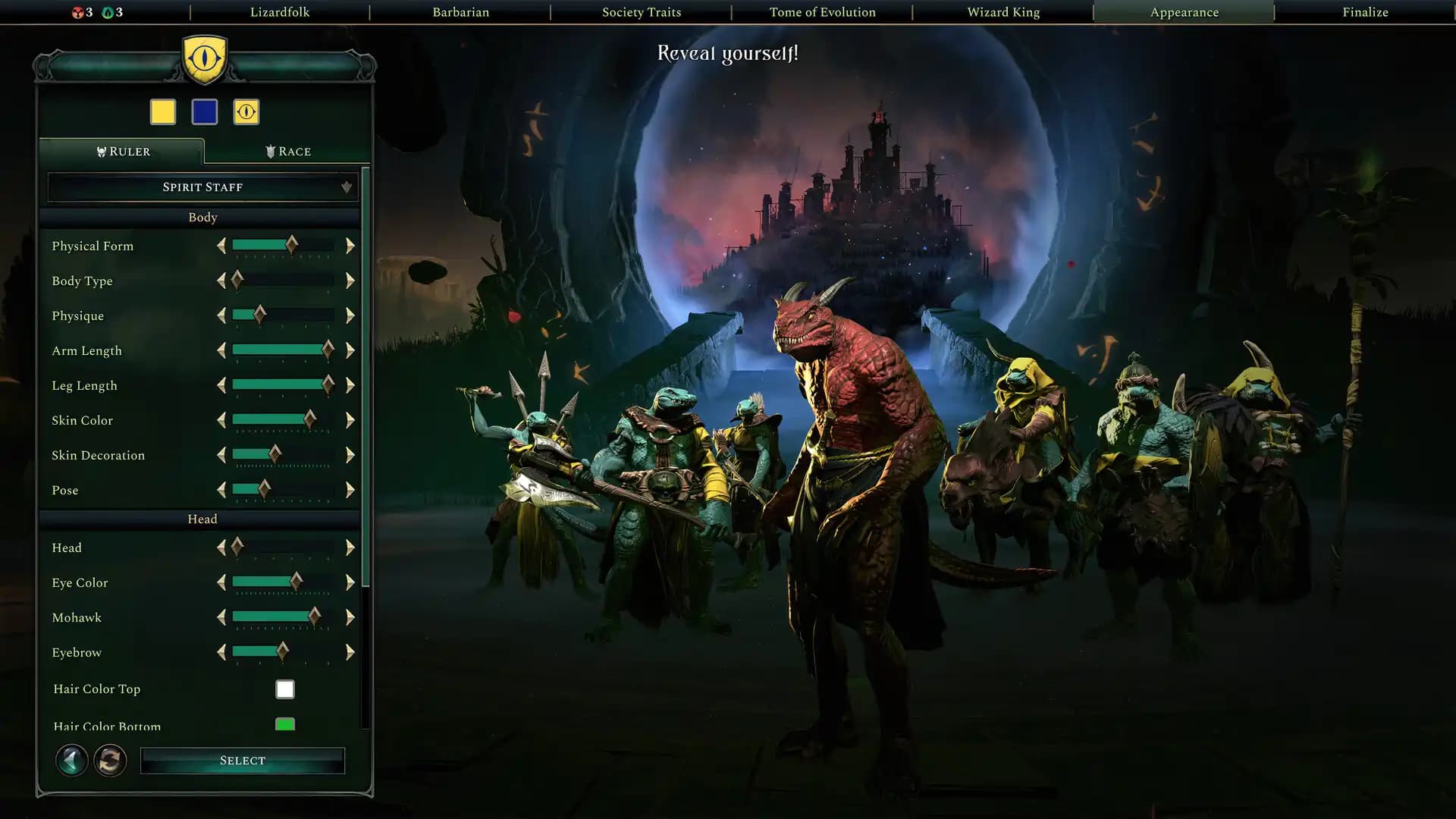
Task: Click the helmet icon on the Ruler tab
Action: (101, 151)
